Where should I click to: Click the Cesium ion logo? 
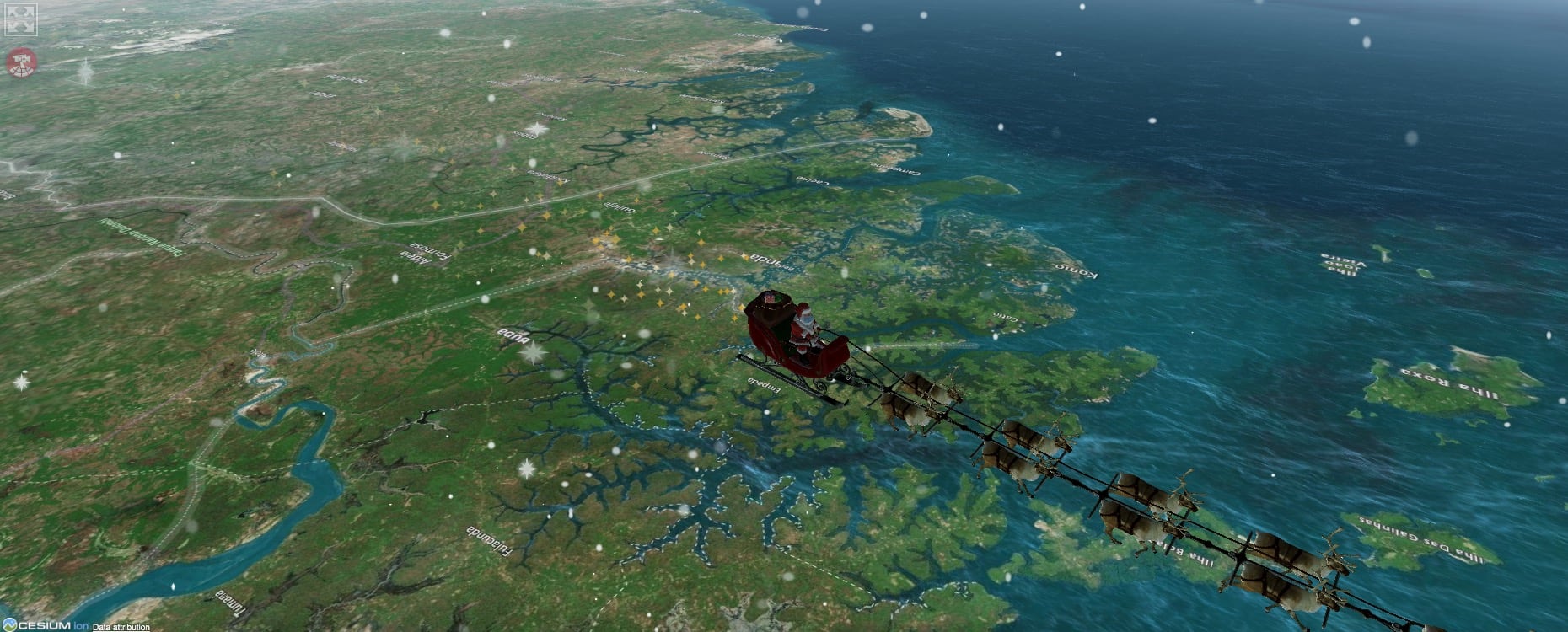point(45,625)
